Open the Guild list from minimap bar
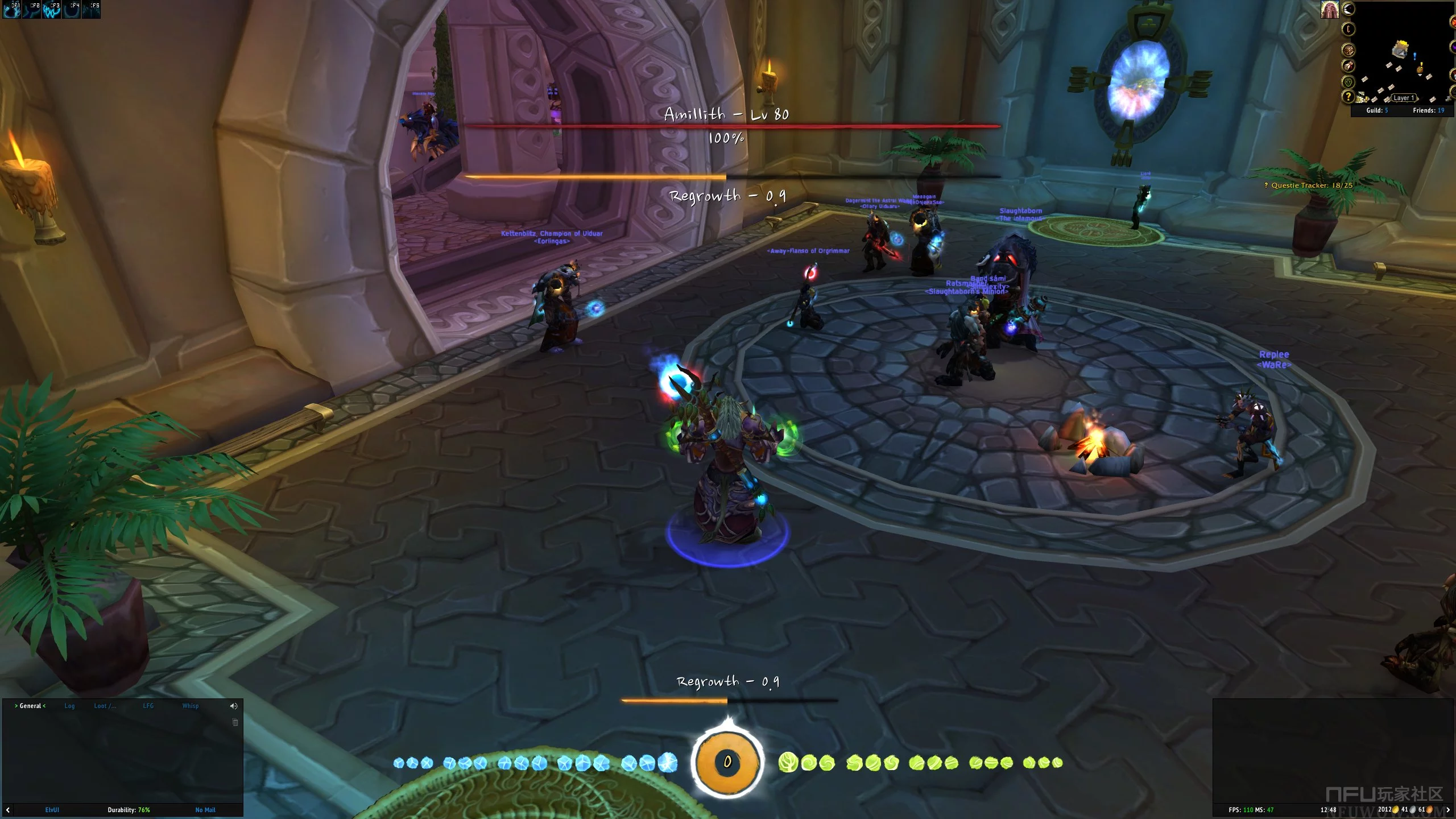Viewport: 1456px width, 819px height. pos(1377,110)
